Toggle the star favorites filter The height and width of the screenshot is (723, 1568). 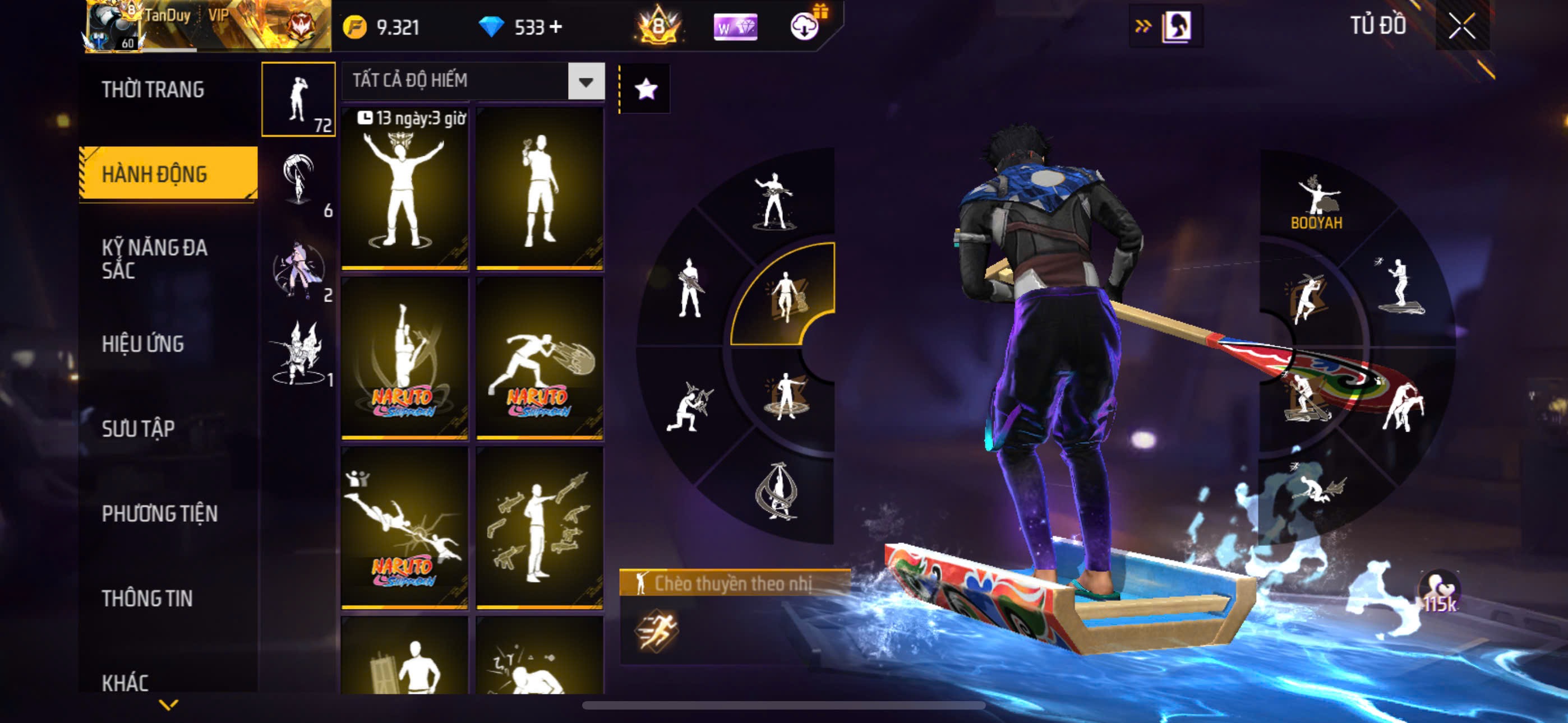[x=645, y=90]
